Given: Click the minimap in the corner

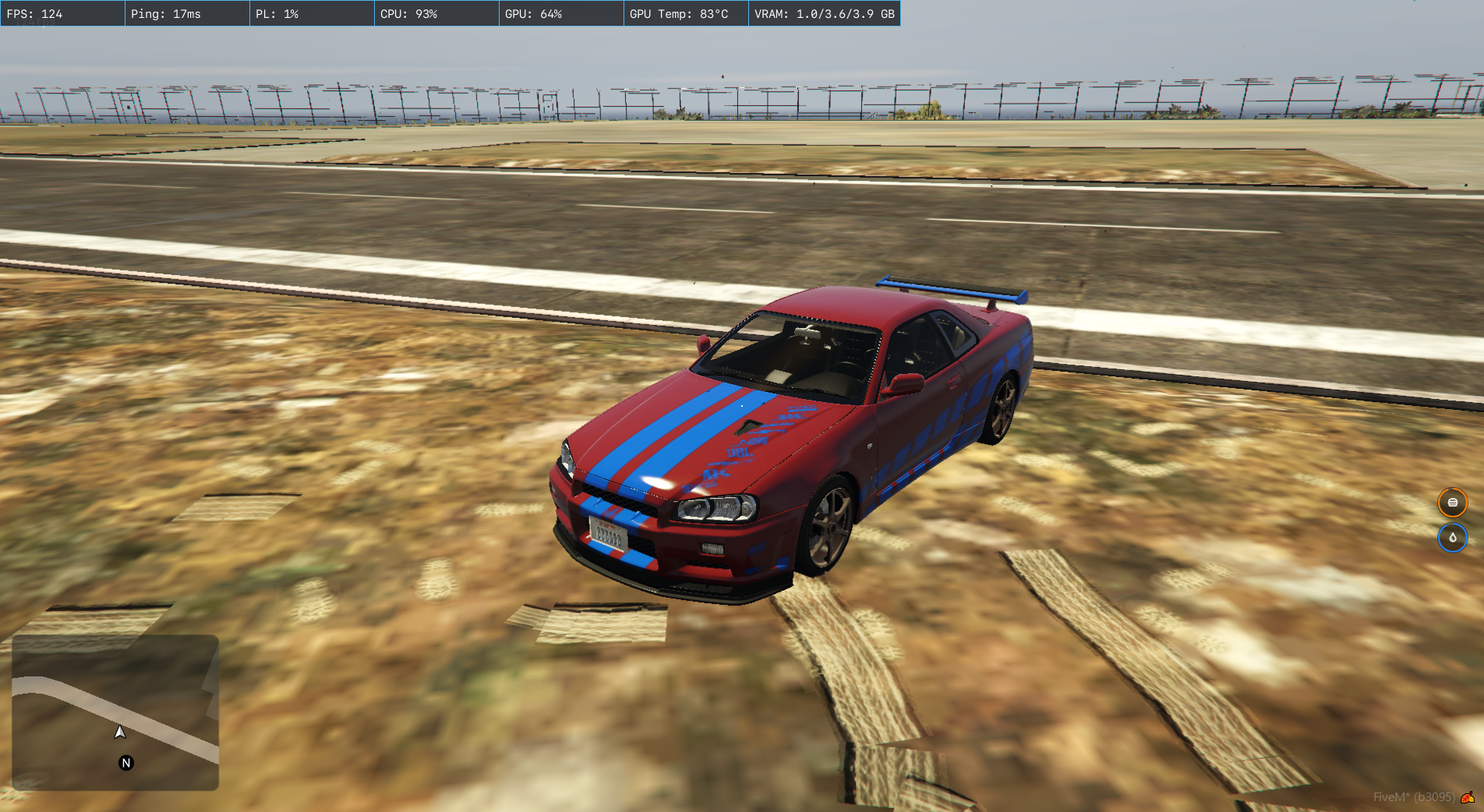Looking at the screenshot, I should tap(115, 712).
